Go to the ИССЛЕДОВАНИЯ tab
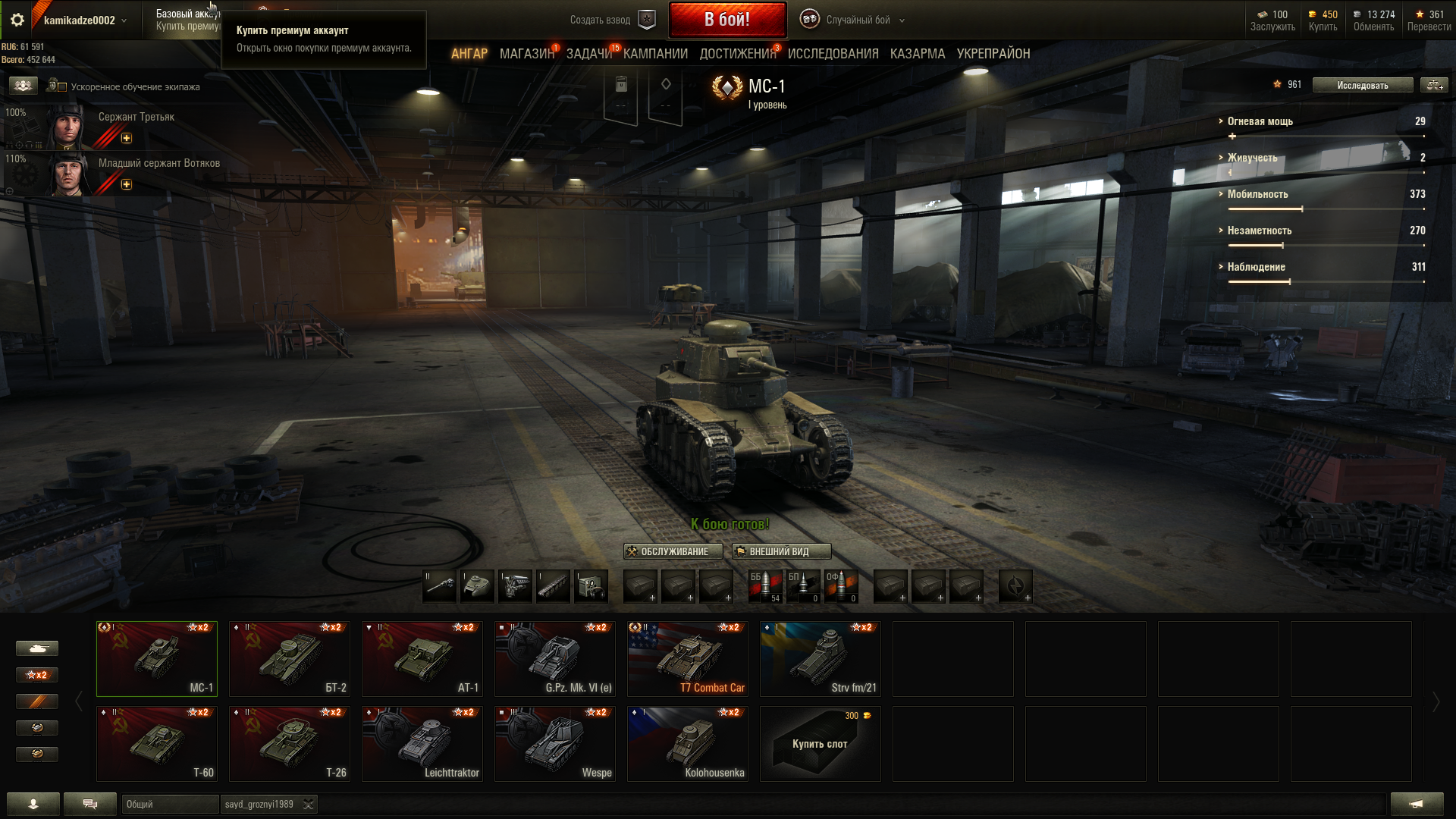1456x819 pixels. tap(833, 54)
